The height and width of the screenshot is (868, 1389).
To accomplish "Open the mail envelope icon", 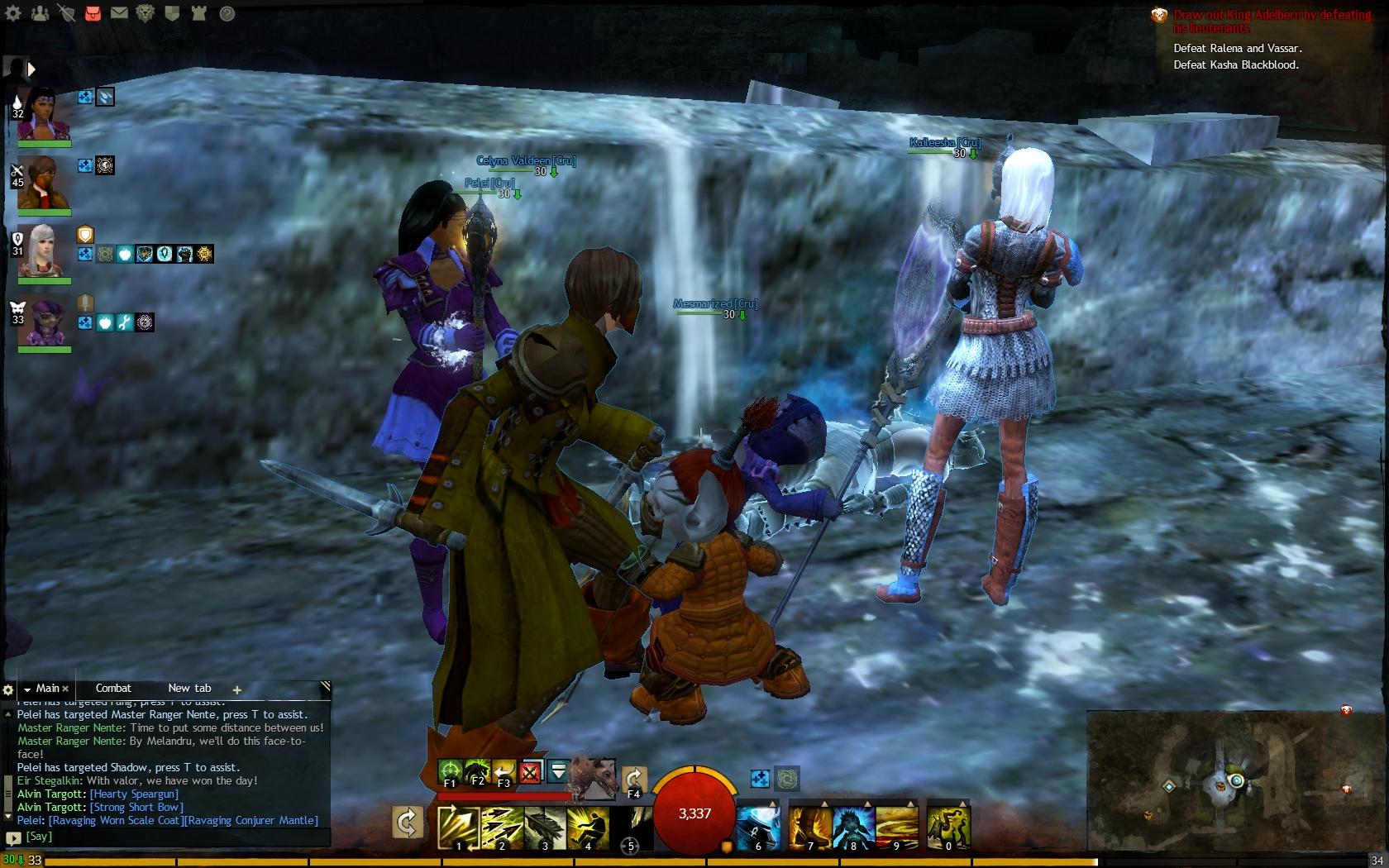I will point(119,13).
